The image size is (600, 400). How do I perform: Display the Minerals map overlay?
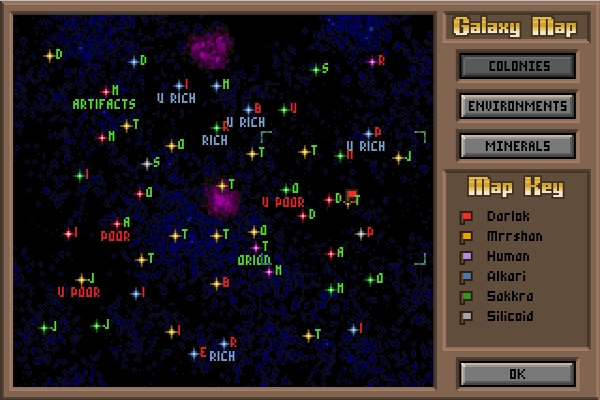click(x=517, y=146)
